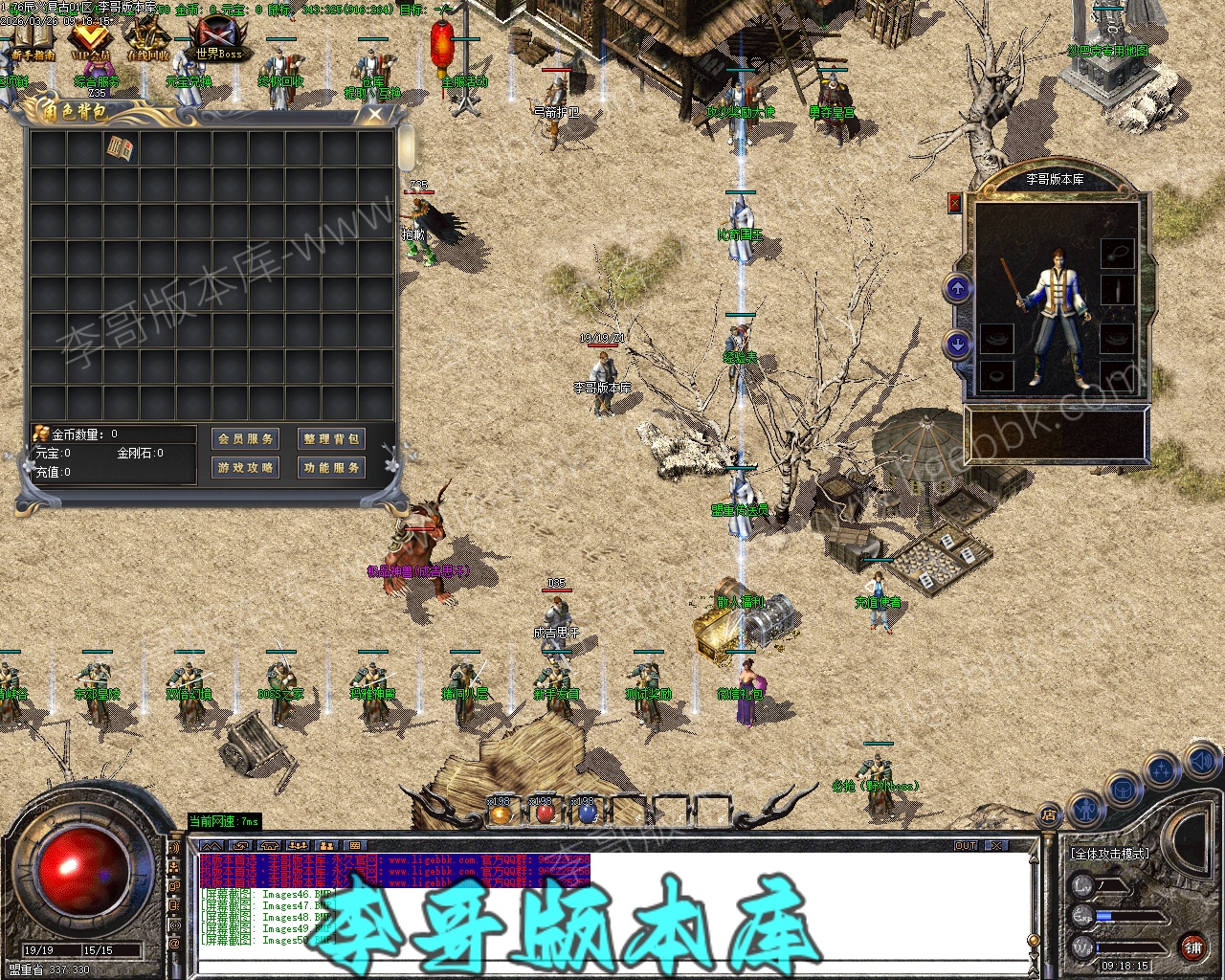Open the 世界Boss crossed-swords icon
This screenshot has width=1225, height=980.
click(x=218, y=38)
